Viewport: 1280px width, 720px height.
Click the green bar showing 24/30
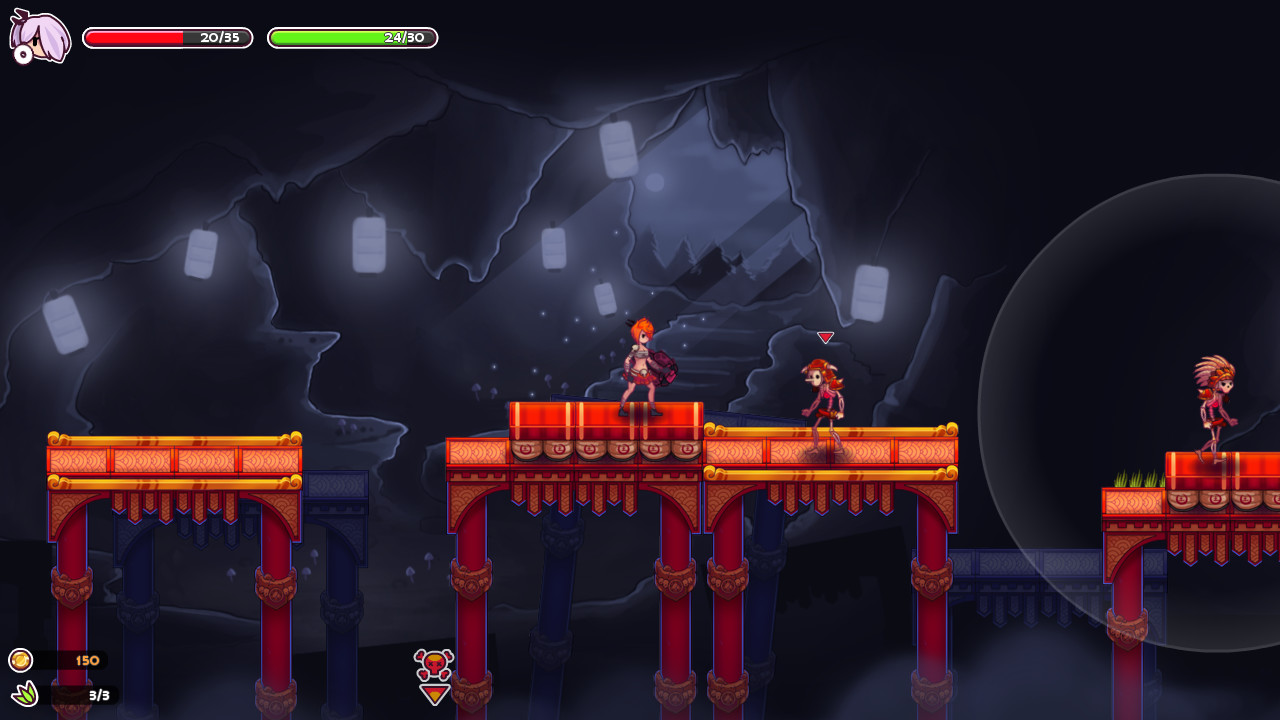tap(351, 38)
